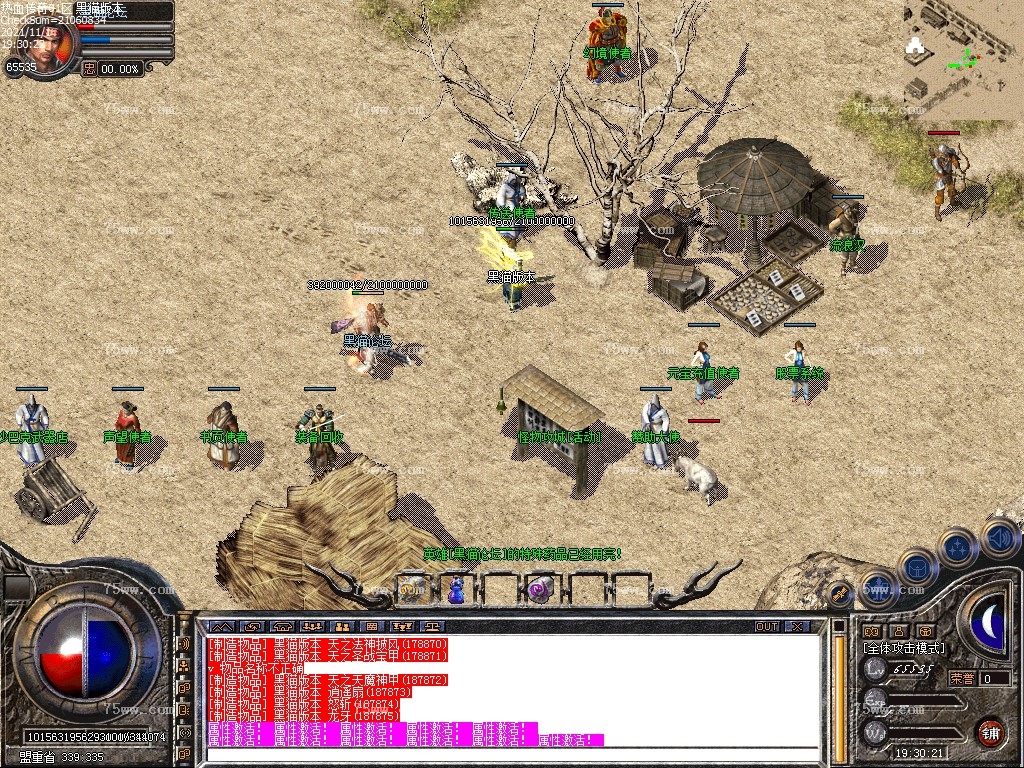
Task: Open the four-star skills round button
Action: point(957,547)
